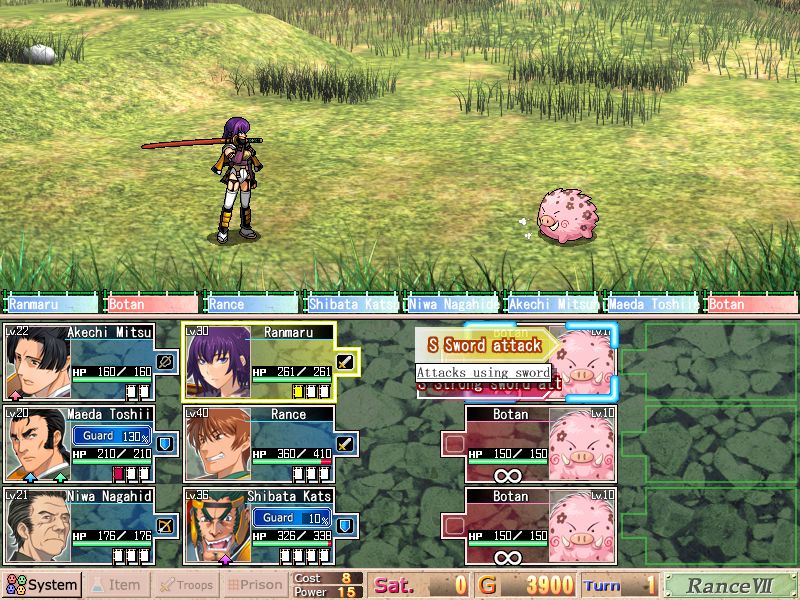Screen dimensions: 800x600
Task: Click Ranmaru's sword action icon
Action: pyautogui.click(x=346, y=361)
